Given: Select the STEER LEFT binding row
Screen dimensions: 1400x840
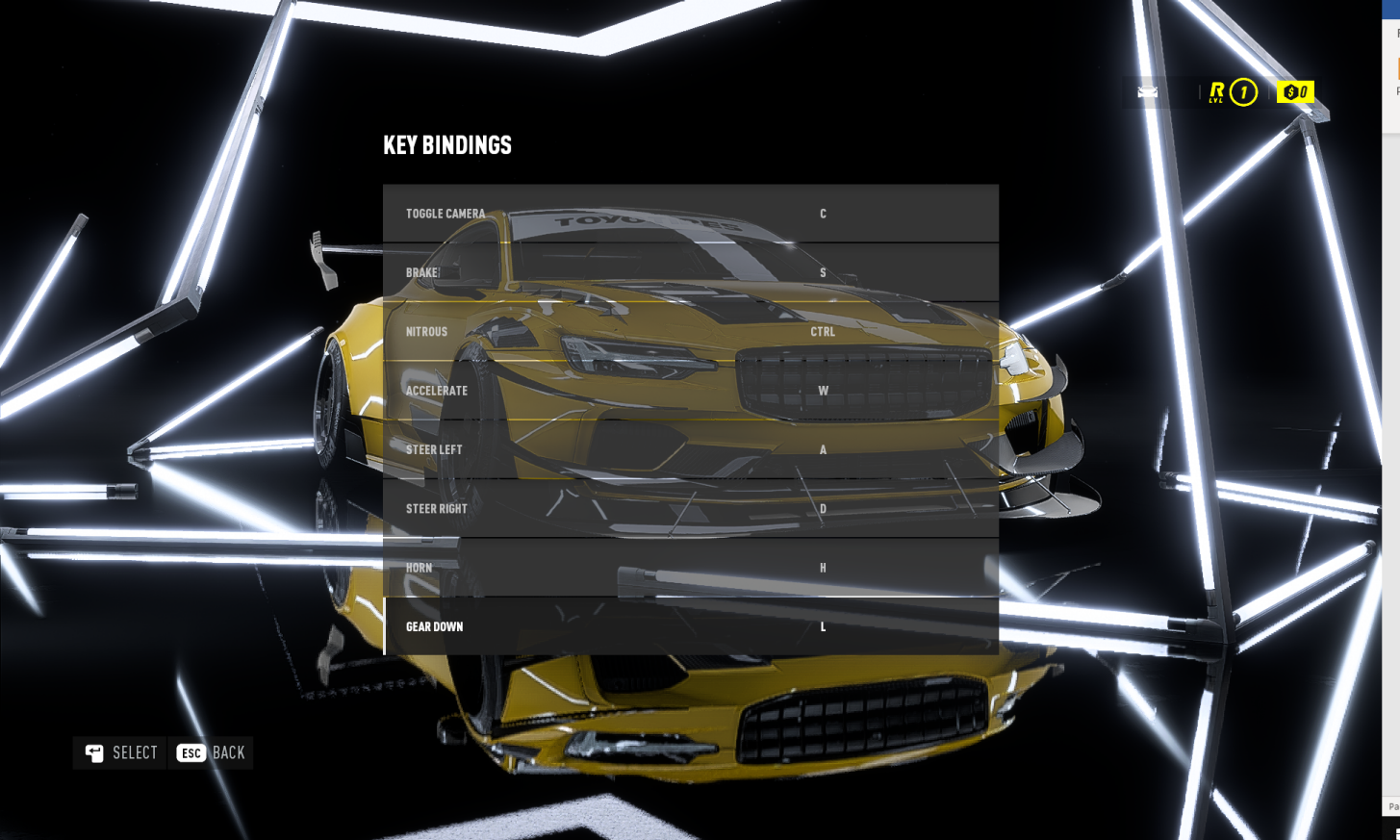Looking at the screenshot, I should (x=690, y=449).
